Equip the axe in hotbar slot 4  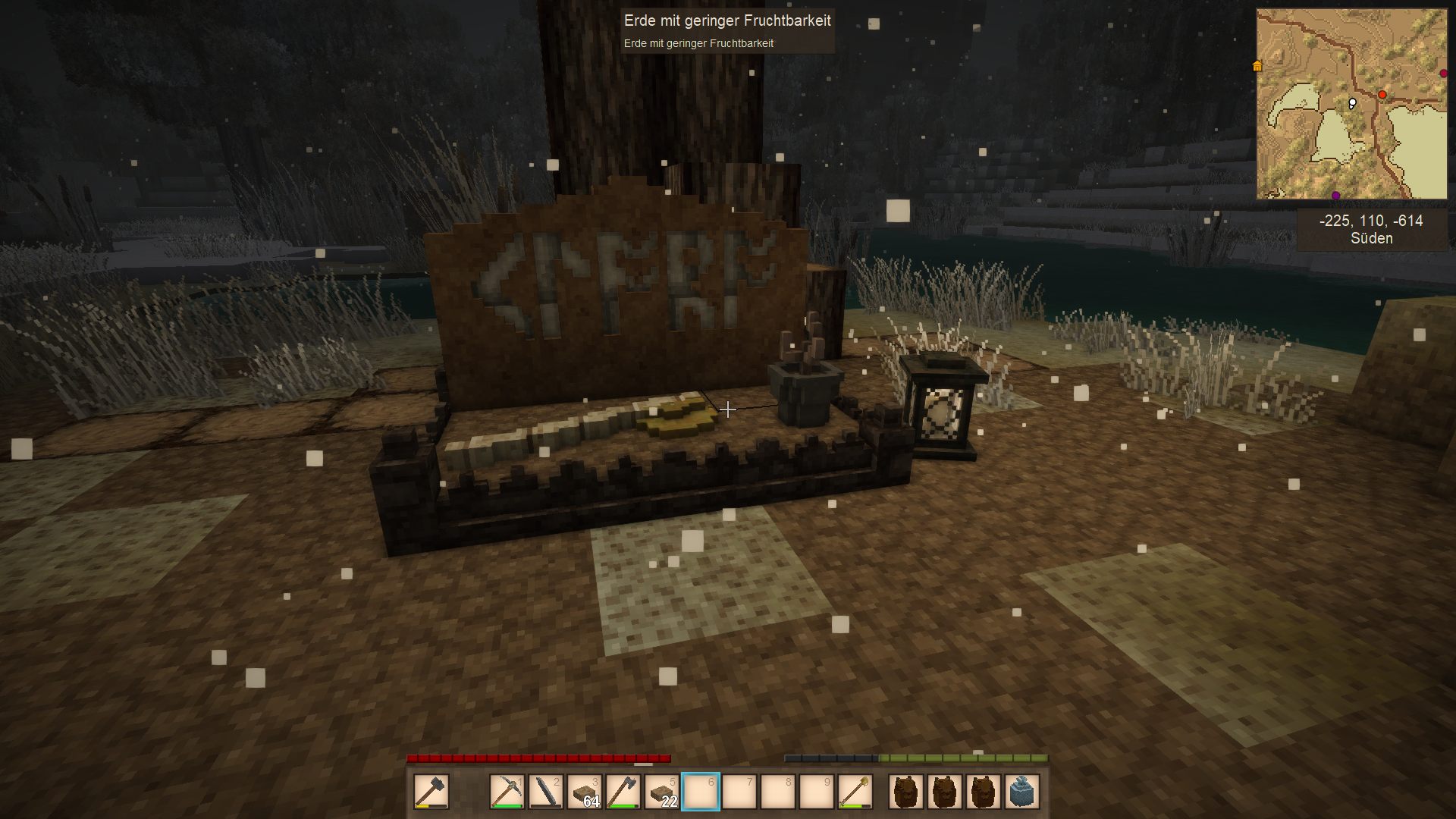(623, 792)
